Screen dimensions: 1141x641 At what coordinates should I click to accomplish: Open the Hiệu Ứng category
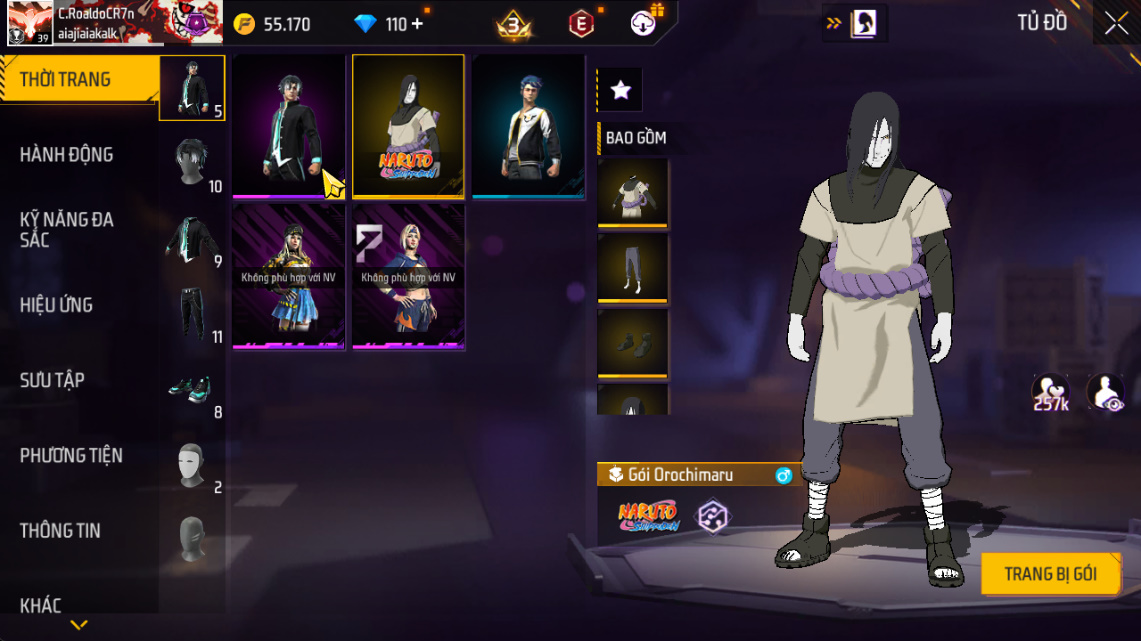(x=56, y=305)
